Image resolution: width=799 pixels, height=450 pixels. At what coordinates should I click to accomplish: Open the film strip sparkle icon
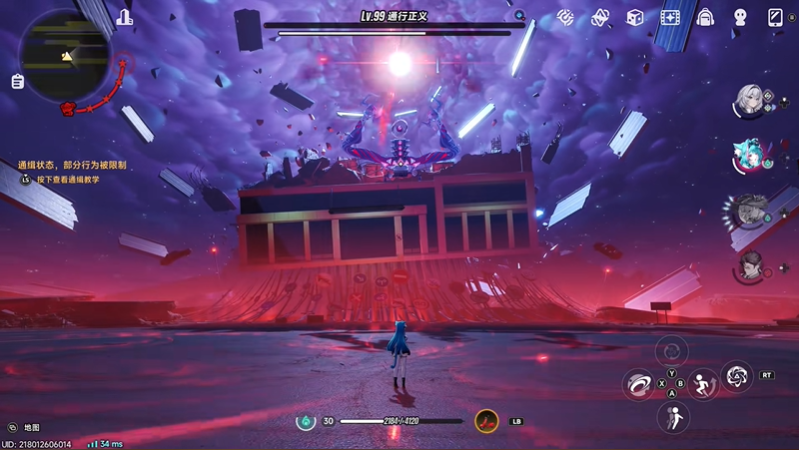pos(670,18)
